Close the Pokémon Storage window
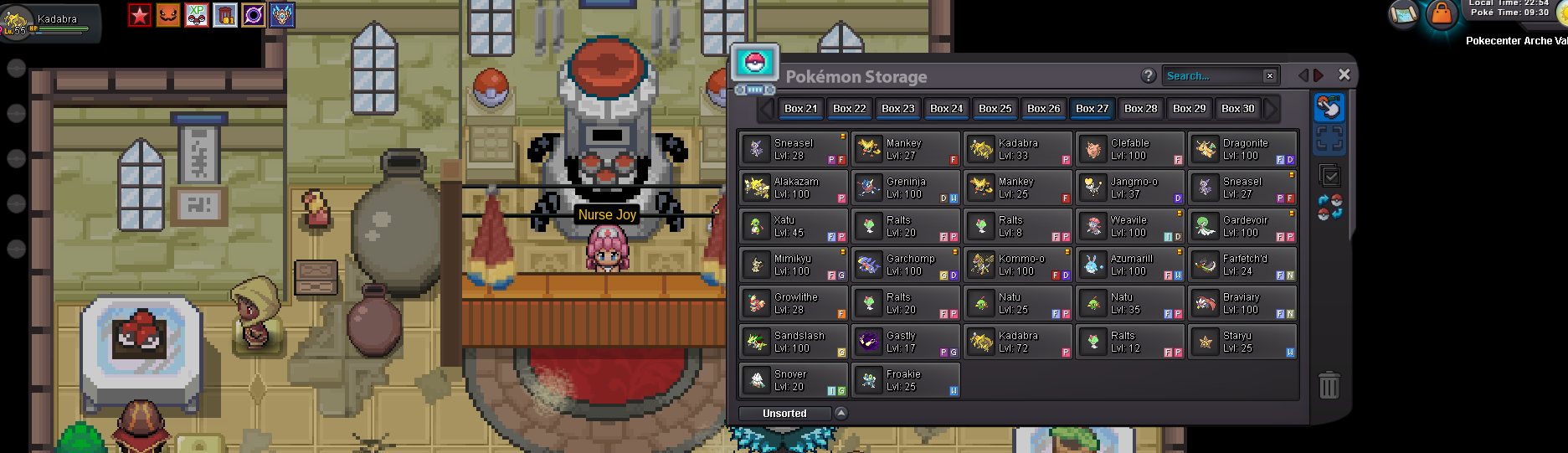1568x453 pixels. pyautogui.click(x=1344, y=75)
